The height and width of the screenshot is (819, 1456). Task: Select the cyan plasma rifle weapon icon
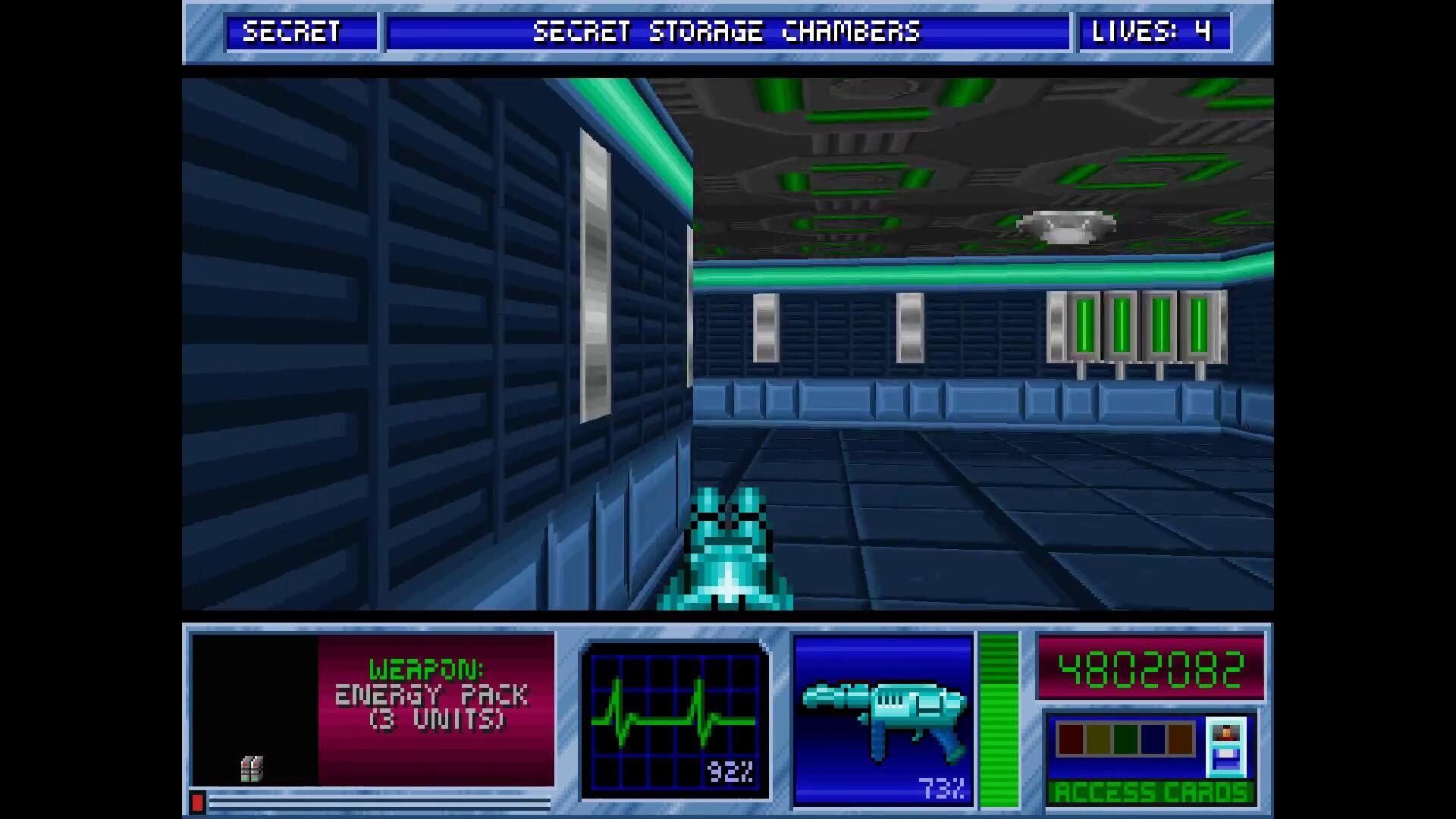883,717
